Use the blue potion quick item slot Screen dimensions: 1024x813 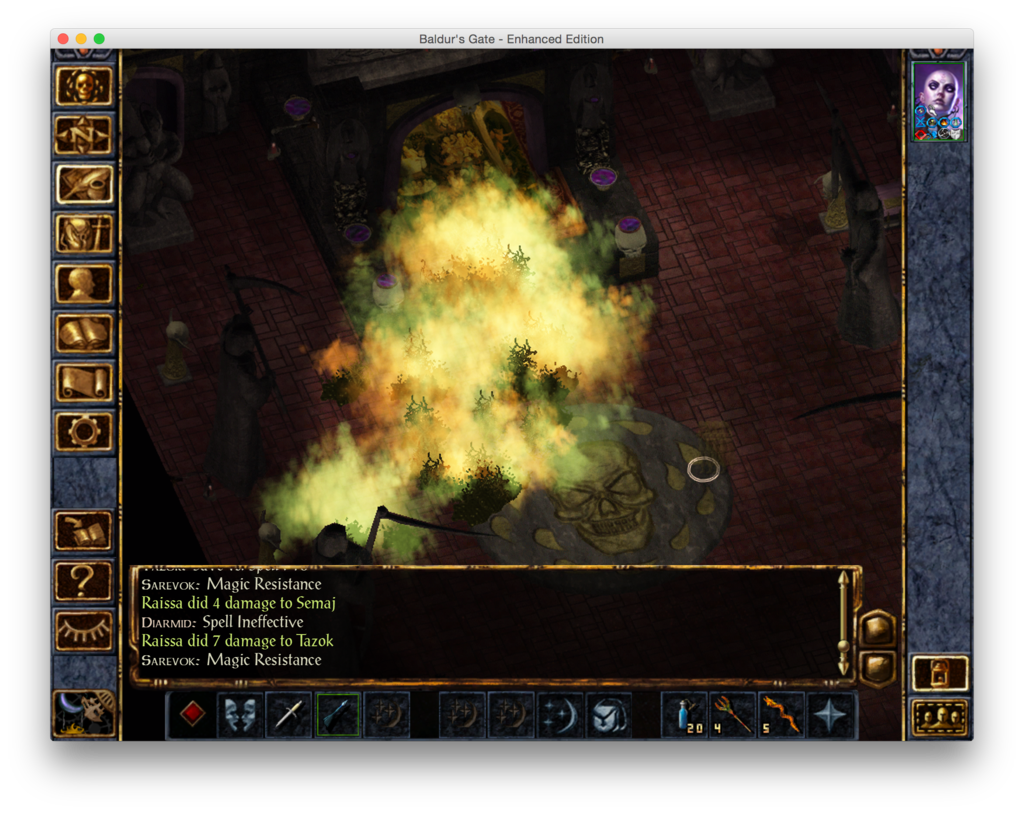click(685, 715)
